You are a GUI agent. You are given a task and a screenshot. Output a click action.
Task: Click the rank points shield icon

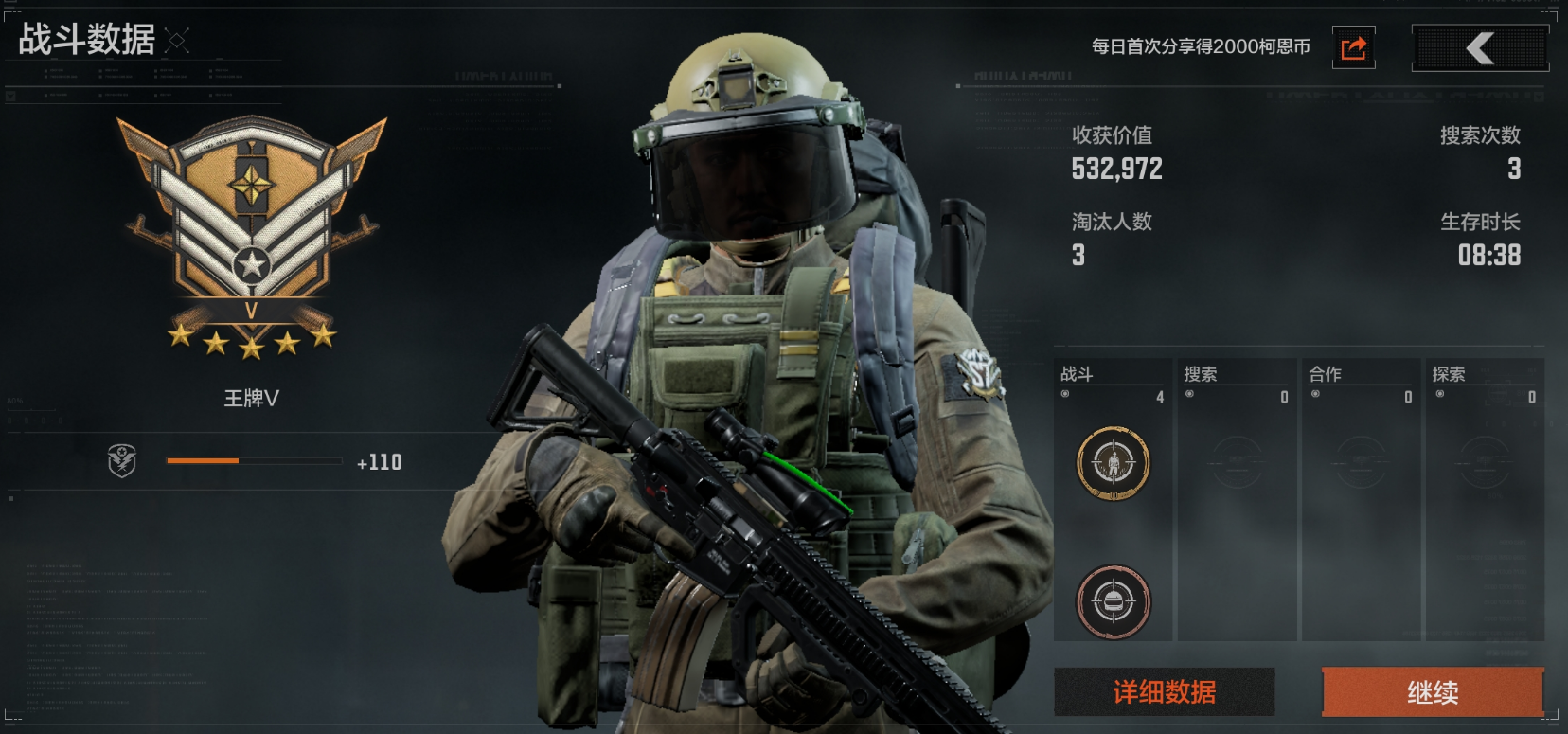point(122,461)
